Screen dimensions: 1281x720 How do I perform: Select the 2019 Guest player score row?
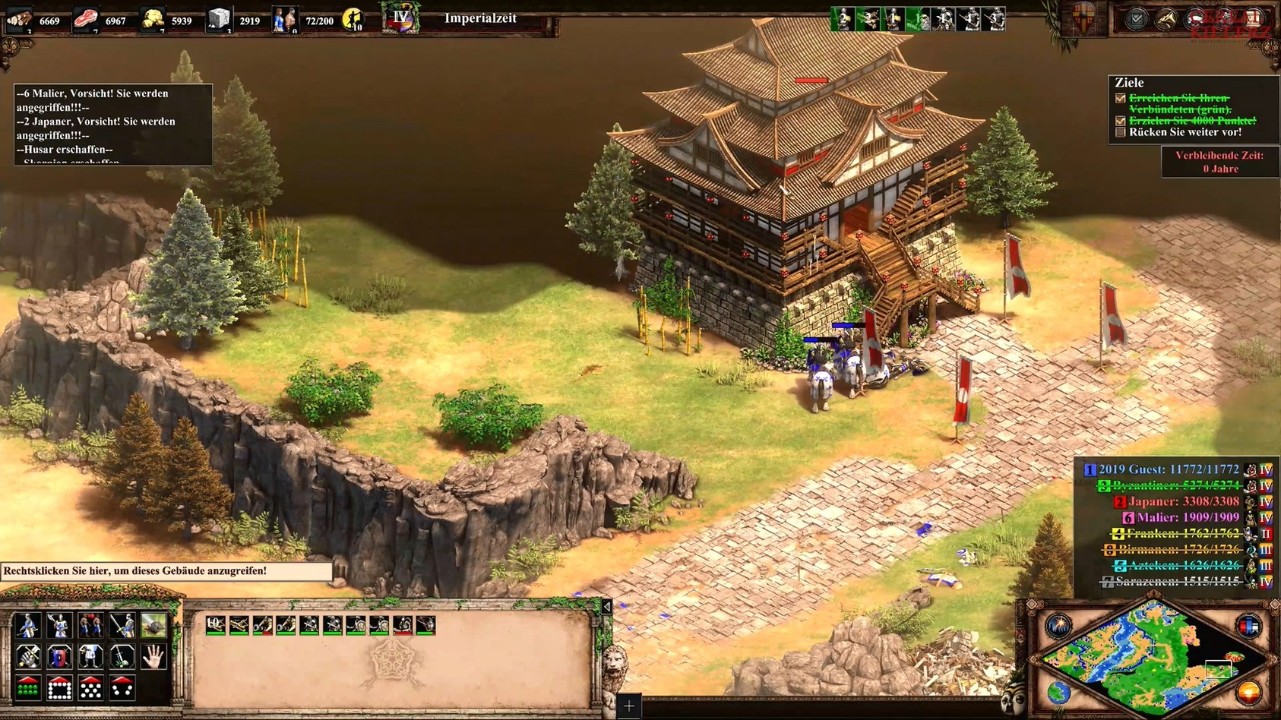pos(1167,469)
